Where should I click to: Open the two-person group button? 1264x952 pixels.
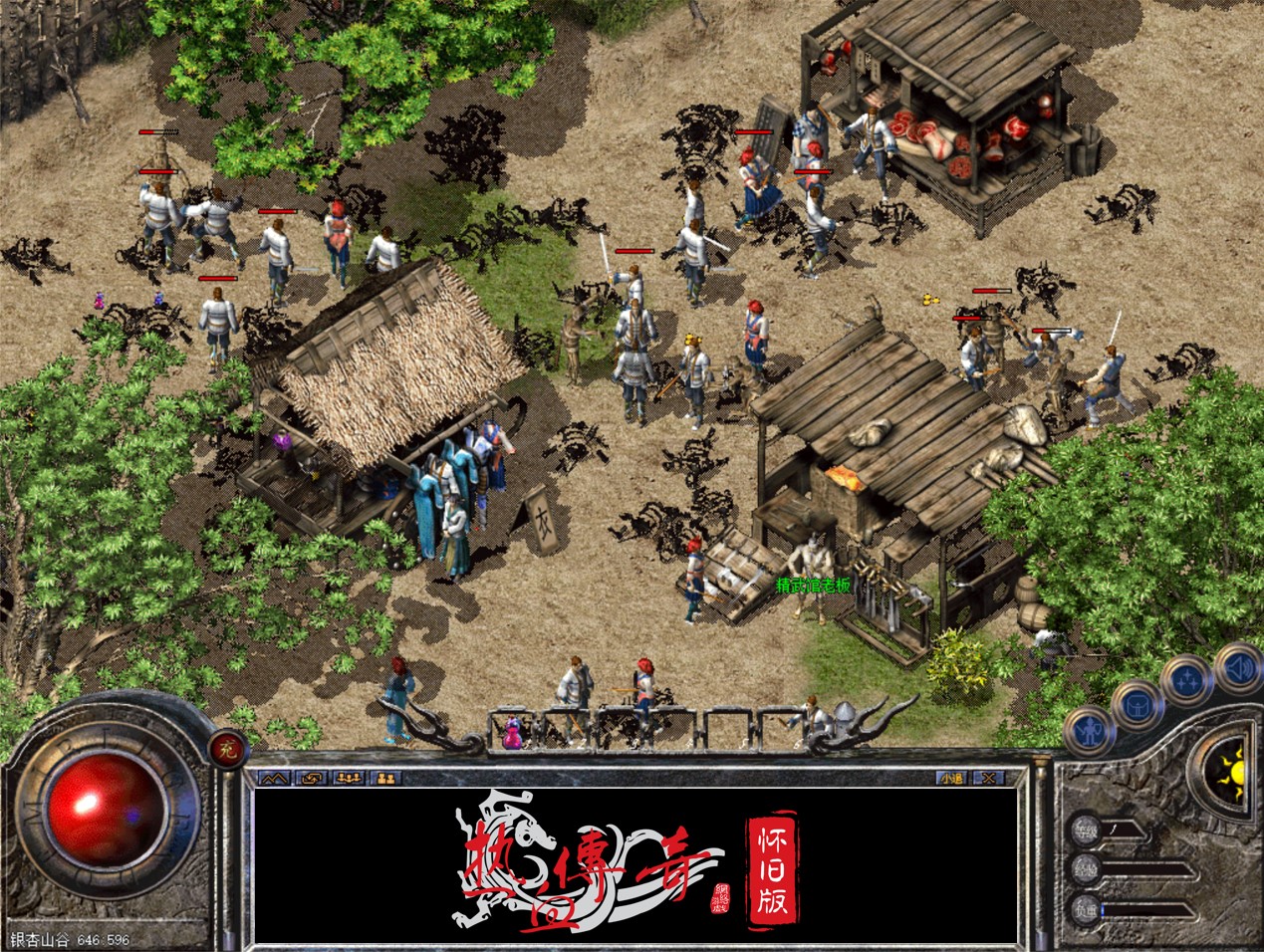tap(386, 778)
